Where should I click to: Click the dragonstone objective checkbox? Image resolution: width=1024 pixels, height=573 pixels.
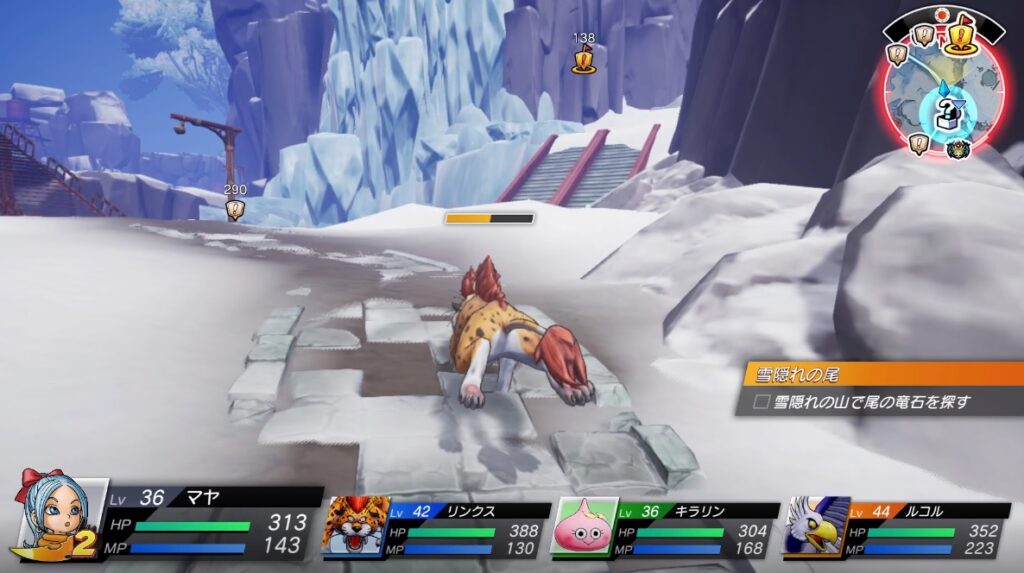coord(760,402)
